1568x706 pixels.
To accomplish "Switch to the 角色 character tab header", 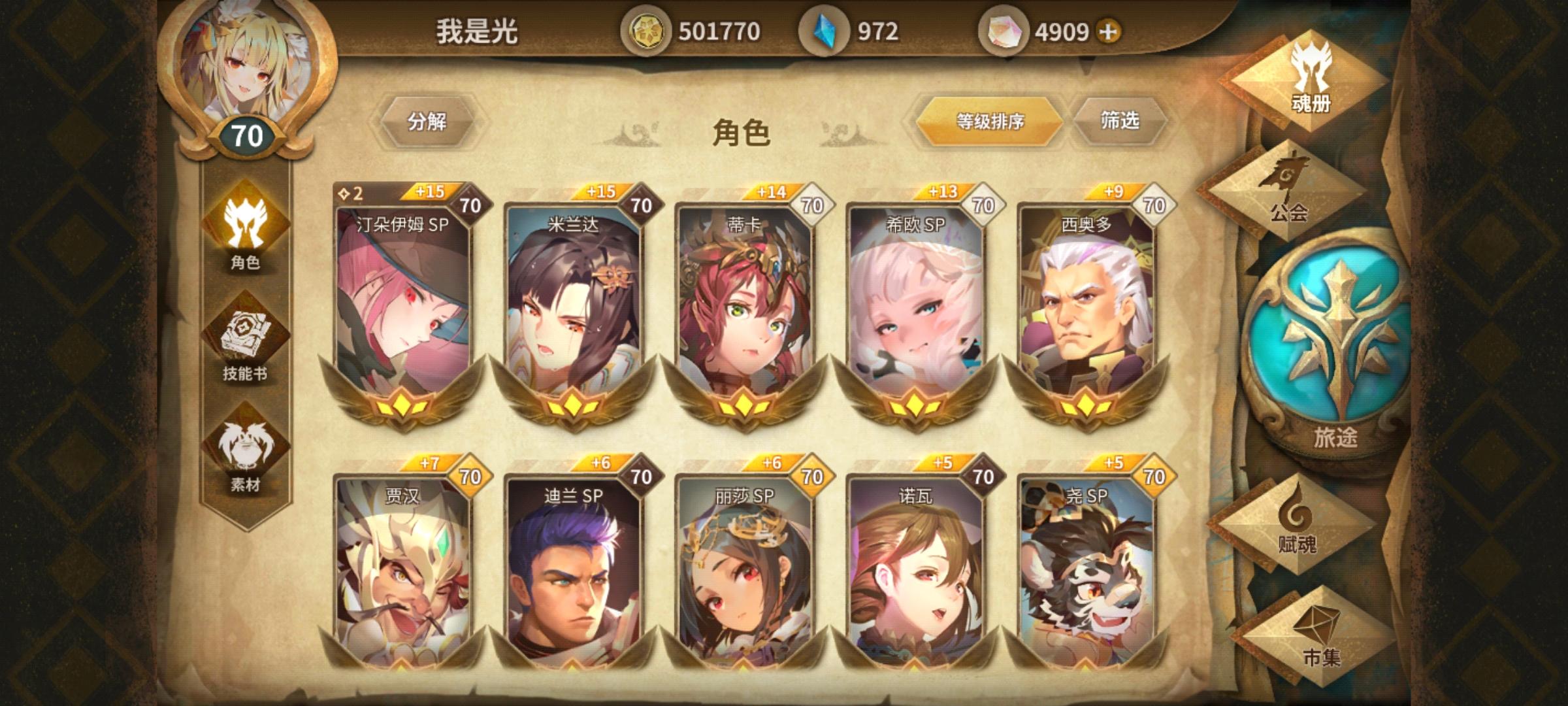I will (x=742, y=131).
